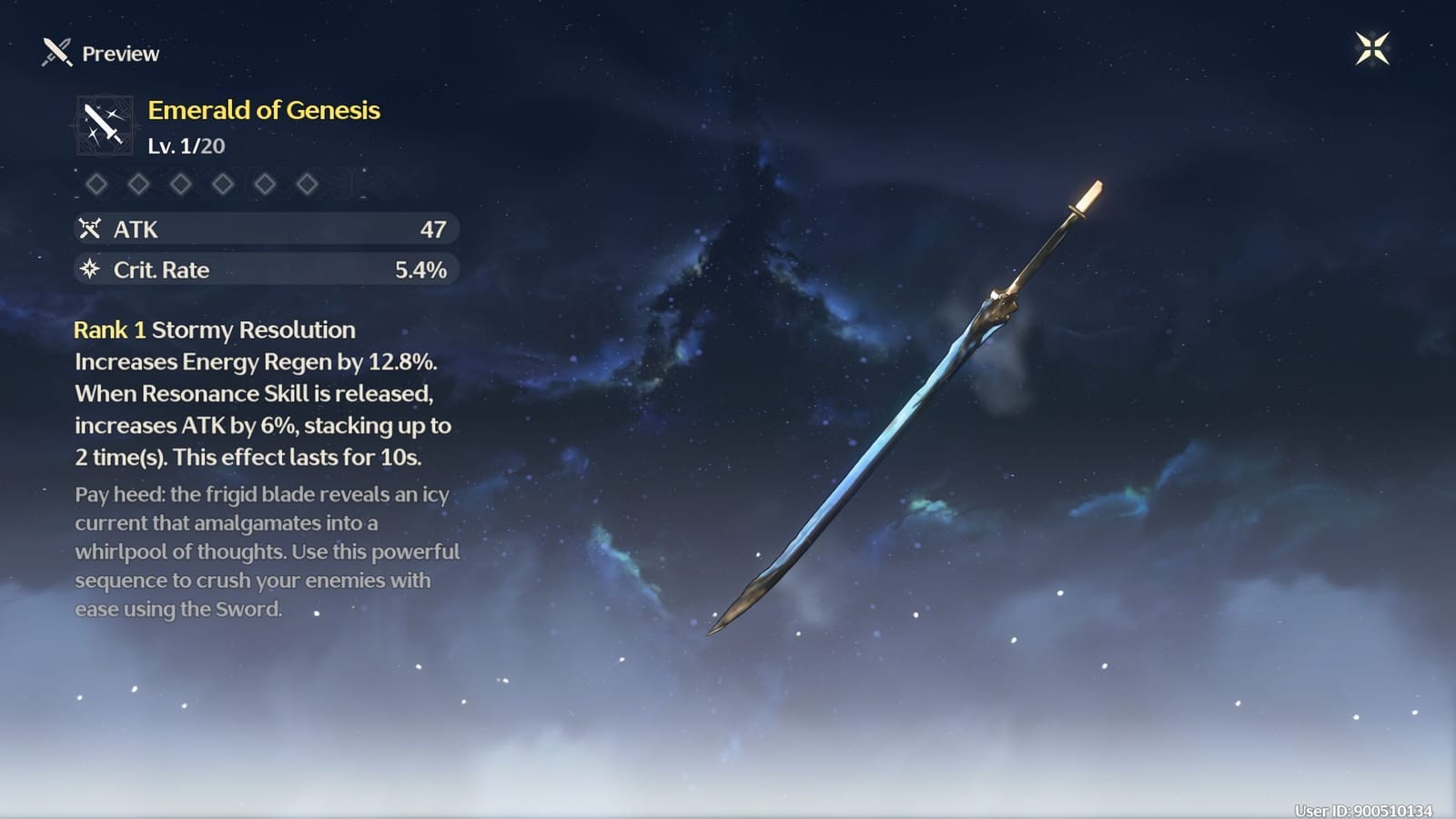Toggle the fifth diamond rank indicator
This screenshot has width=1456, height=819.
pyautogui.click(x=265, y=185)
